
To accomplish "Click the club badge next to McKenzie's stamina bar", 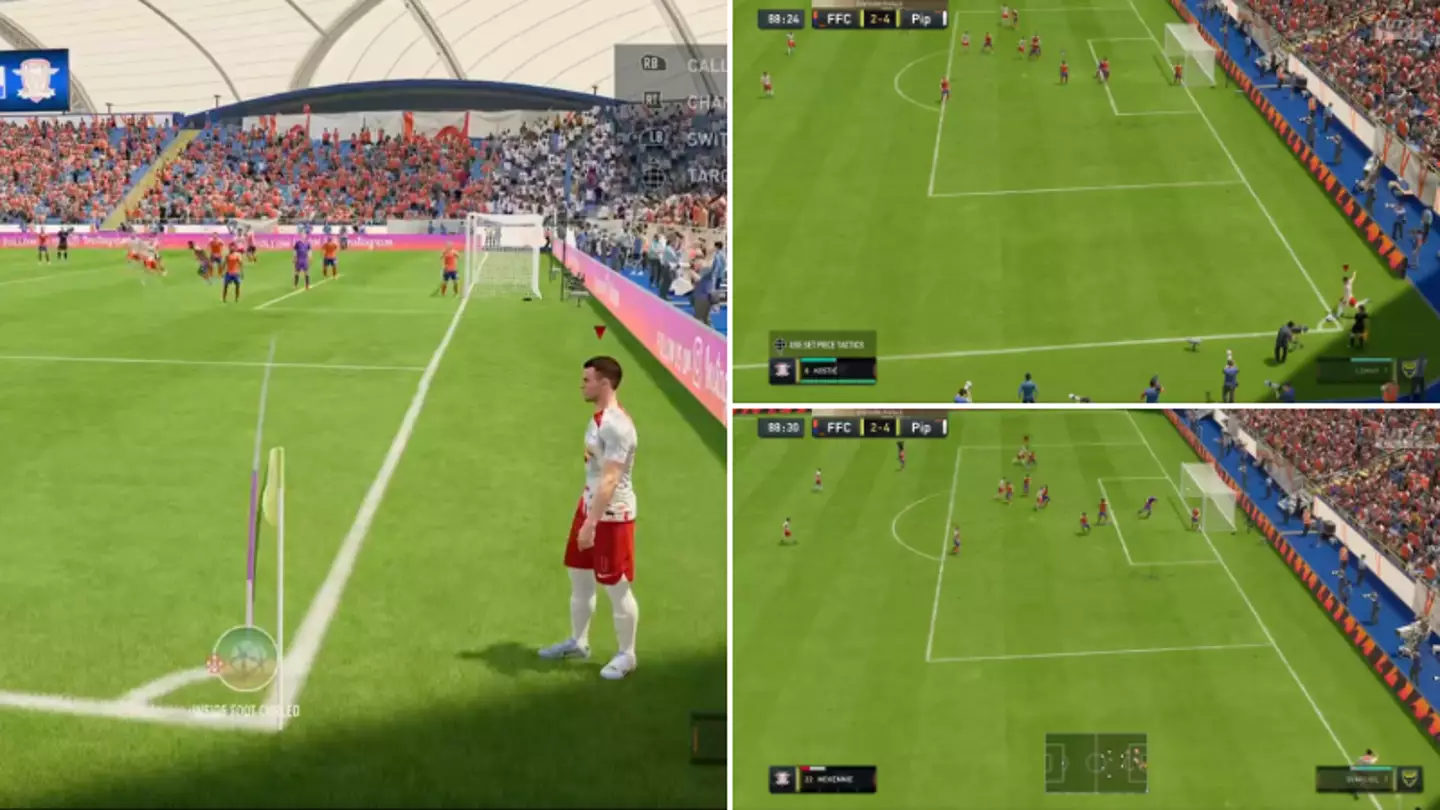I will click(x=780, y=778).
